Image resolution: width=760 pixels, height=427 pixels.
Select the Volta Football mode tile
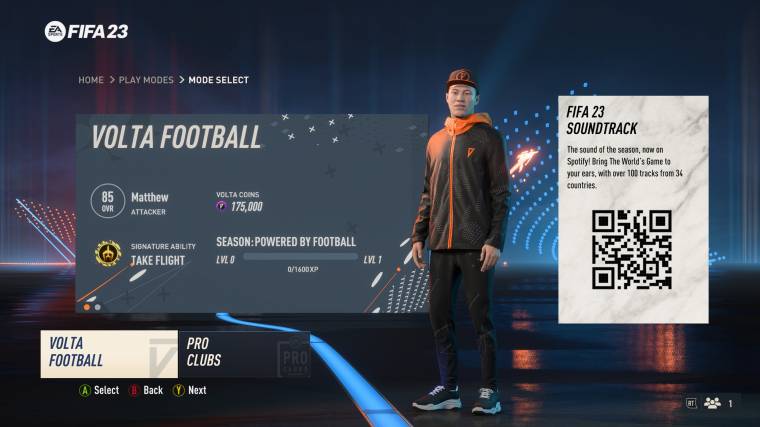(x=108, y=354)
